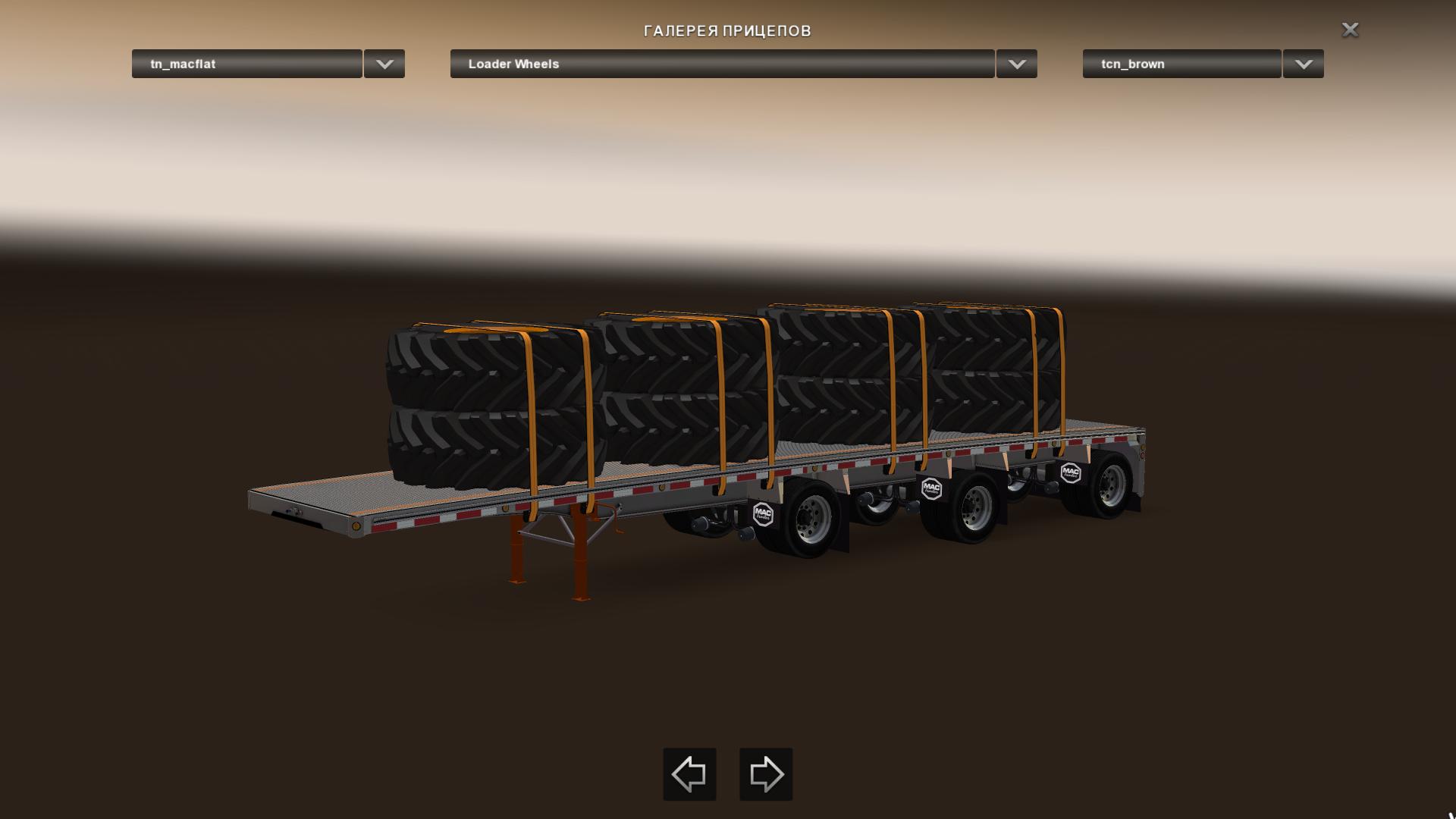Open the tcn_brown color dropdown
The height and width of the screenshot is (819, 1456).
pos(1181,64)
